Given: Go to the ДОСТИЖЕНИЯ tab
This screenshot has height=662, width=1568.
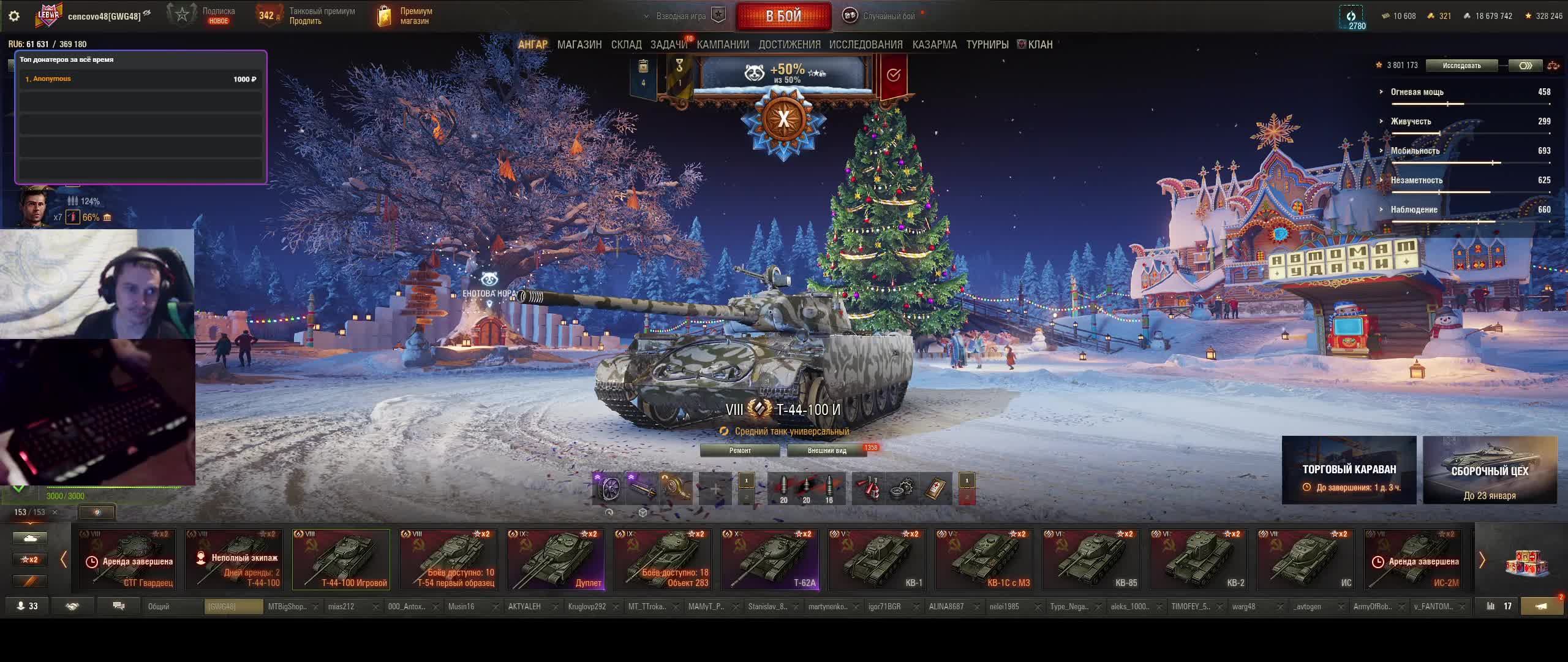Looking at the screenshot, I should point(789,45).
